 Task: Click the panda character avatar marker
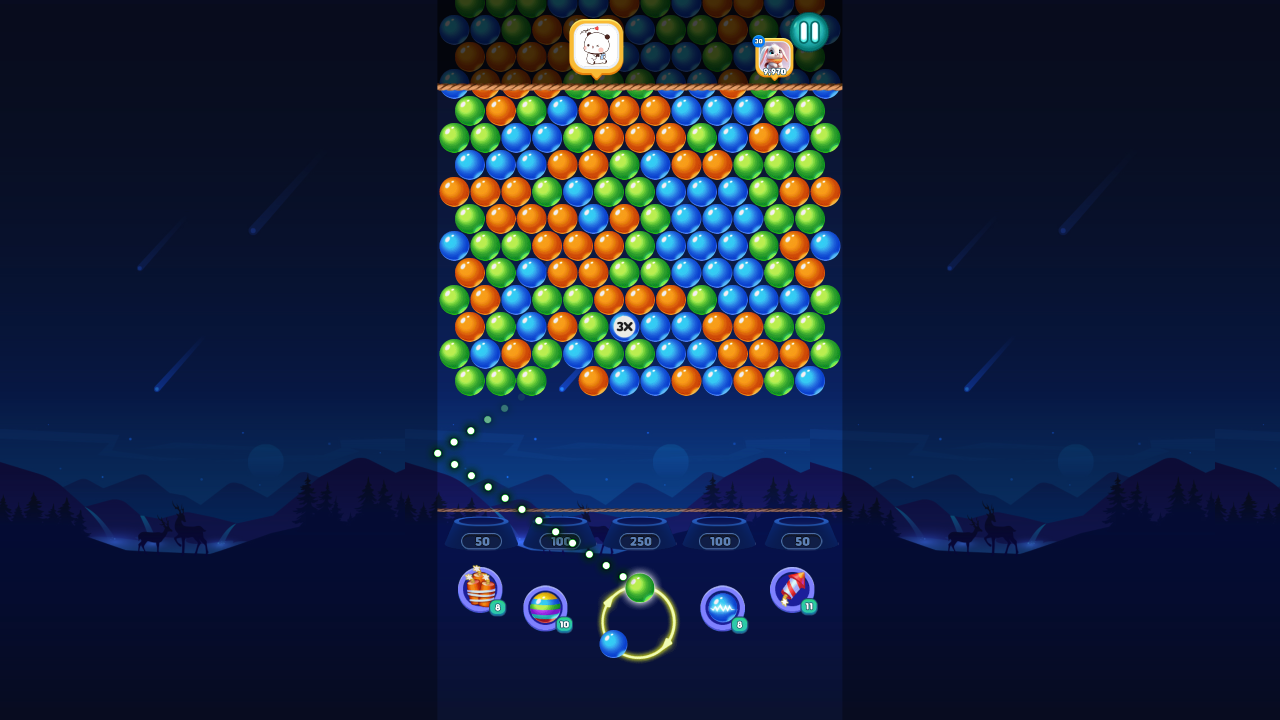[597, 44]
